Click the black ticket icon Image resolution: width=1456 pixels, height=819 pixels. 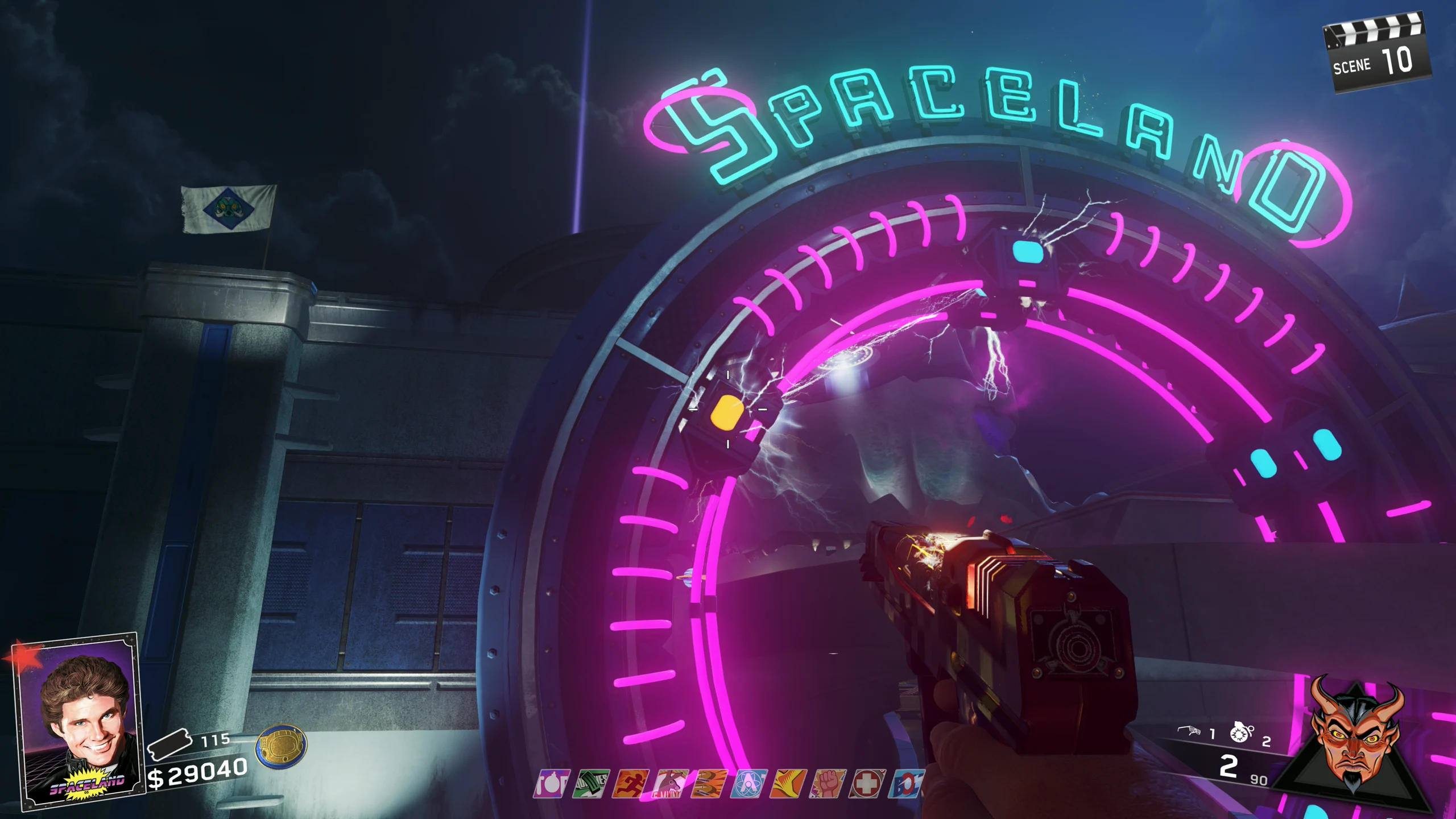coord(169,744)
